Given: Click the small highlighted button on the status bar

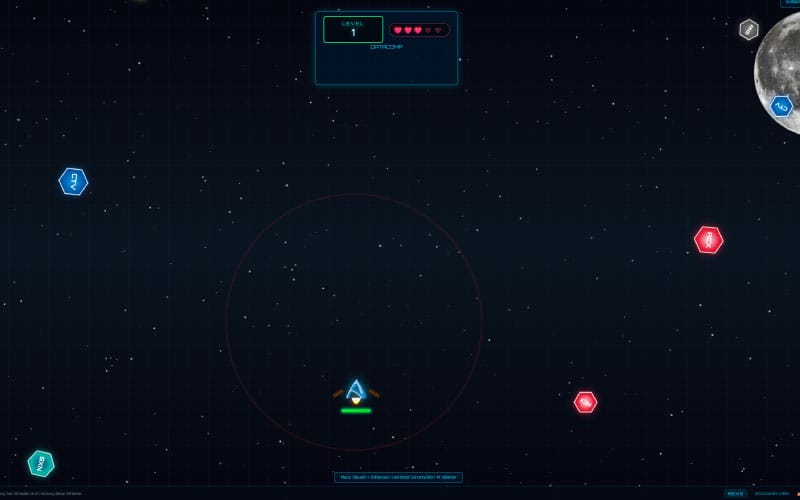Looking at the screenshot, I should [735, 493].
